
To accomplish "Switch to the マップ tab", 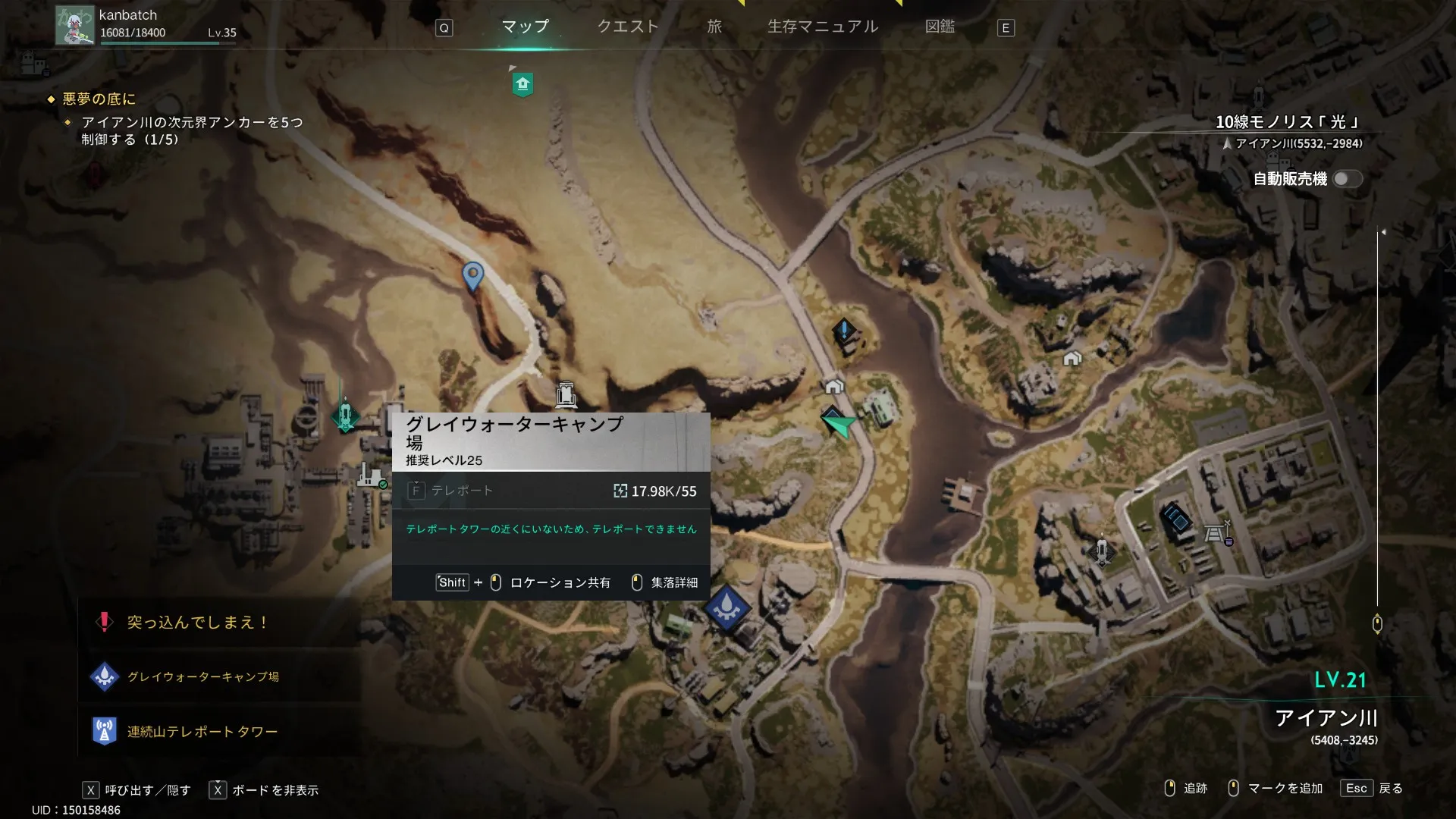I will pos(525,27).
